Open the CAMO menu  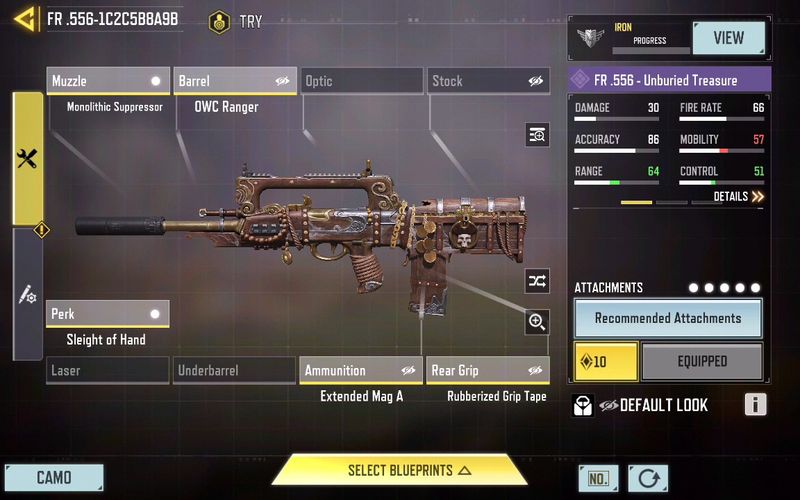[53, 477]
